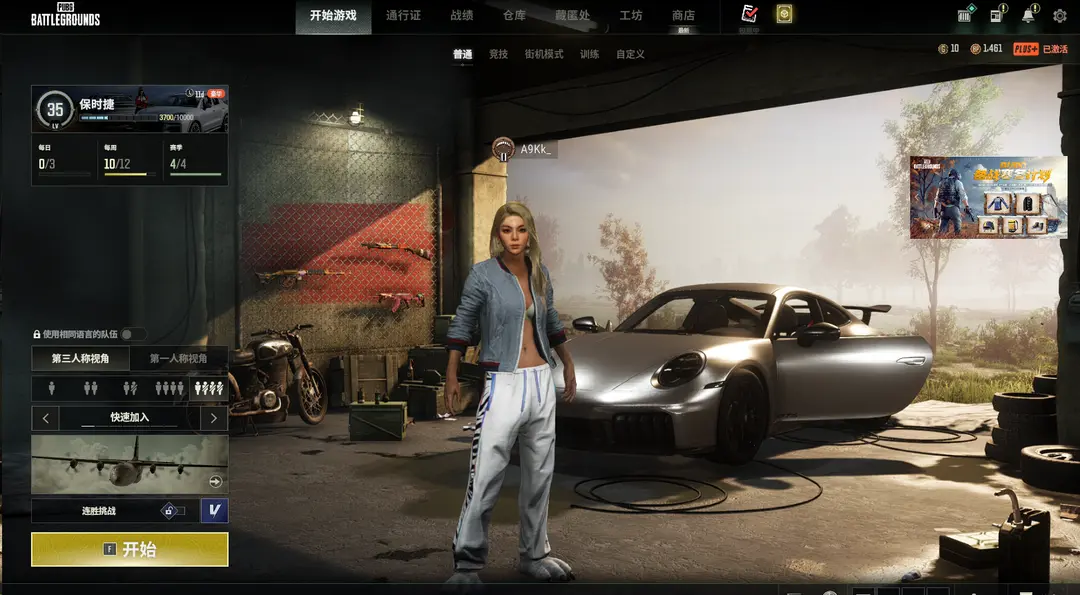This screenshot has height=595, width=1080.
Task: Switch to the 战绩 career tab
Action: 462,15
